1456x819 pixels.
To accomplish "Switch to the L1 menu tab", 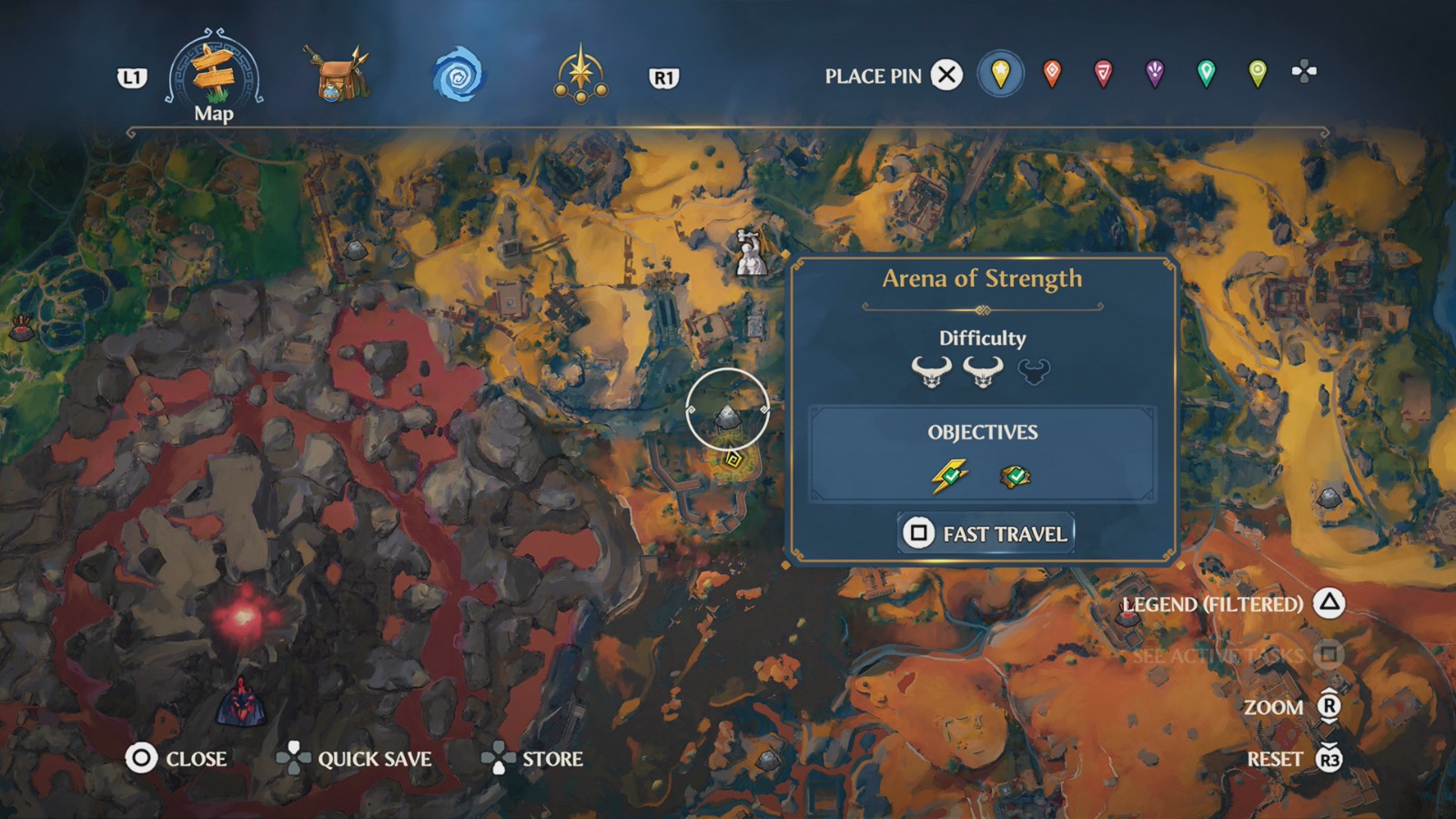I will point(133,78).
